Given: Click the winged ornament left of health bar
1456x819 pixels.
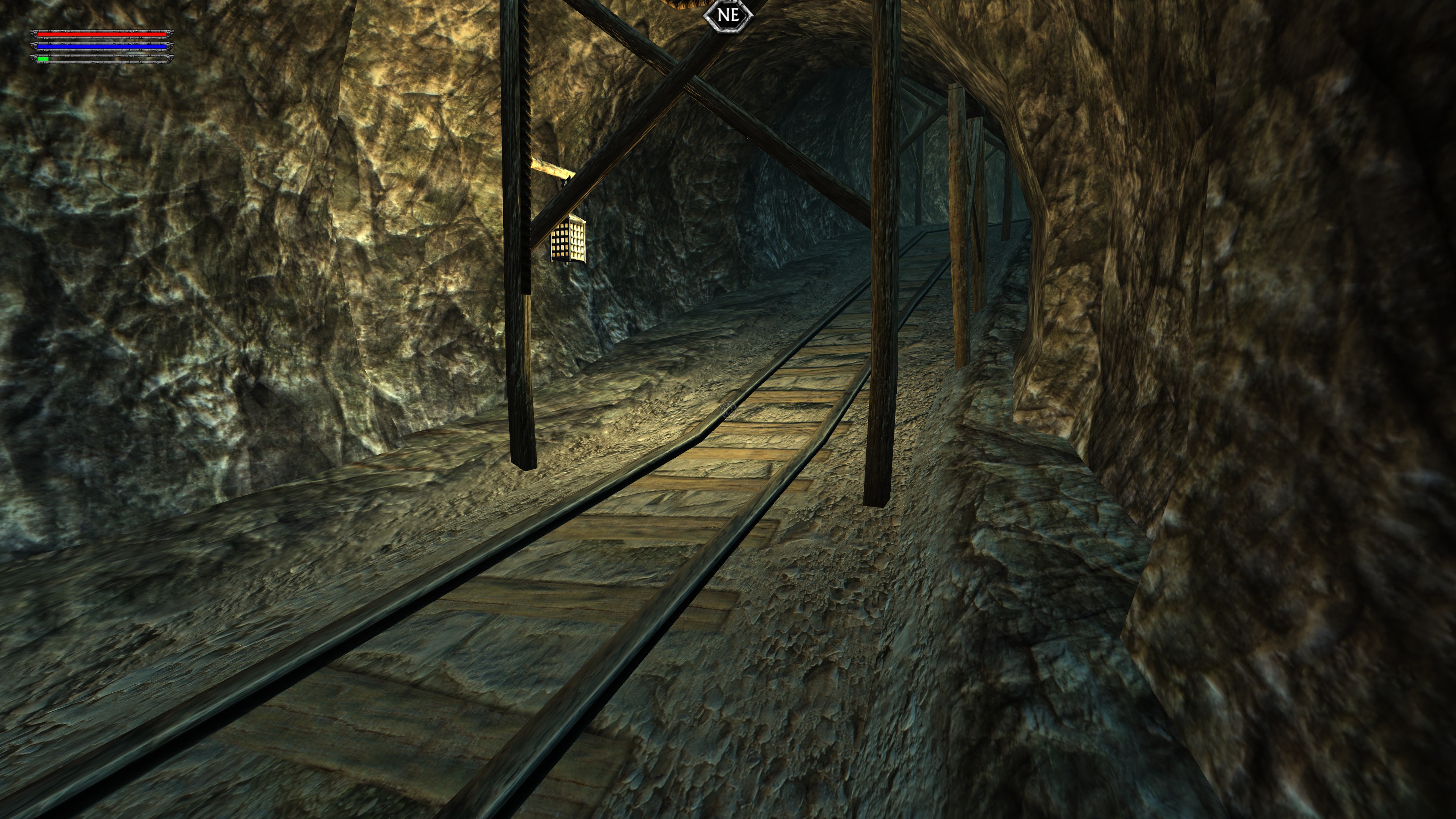Looking at the screenshot, I should click(x=34, y=35).
